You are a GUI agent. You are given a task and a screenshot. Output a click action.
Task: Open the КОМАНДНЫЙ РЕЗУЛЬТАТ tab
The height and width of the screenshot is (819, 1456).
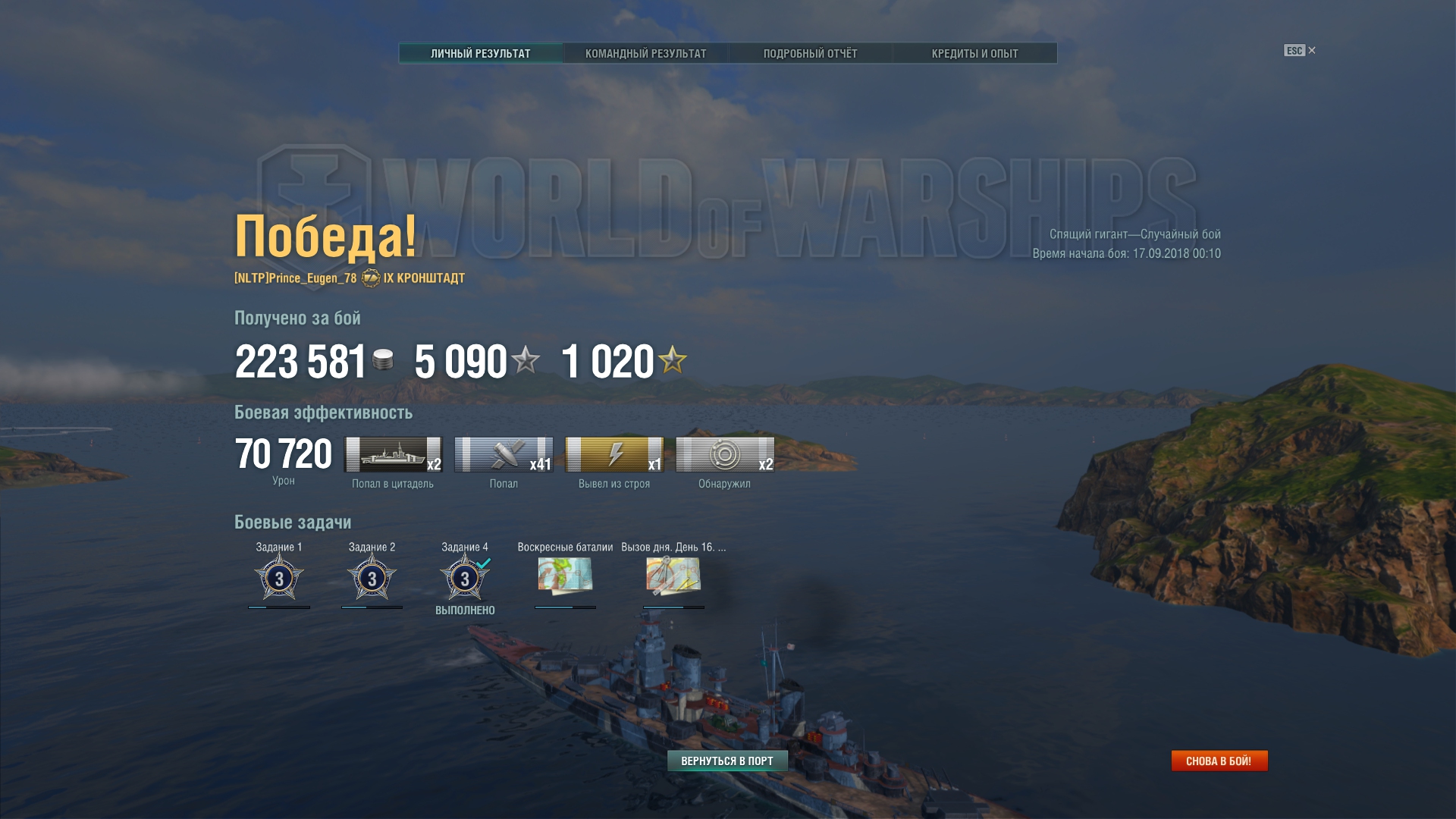pos(645,53)
